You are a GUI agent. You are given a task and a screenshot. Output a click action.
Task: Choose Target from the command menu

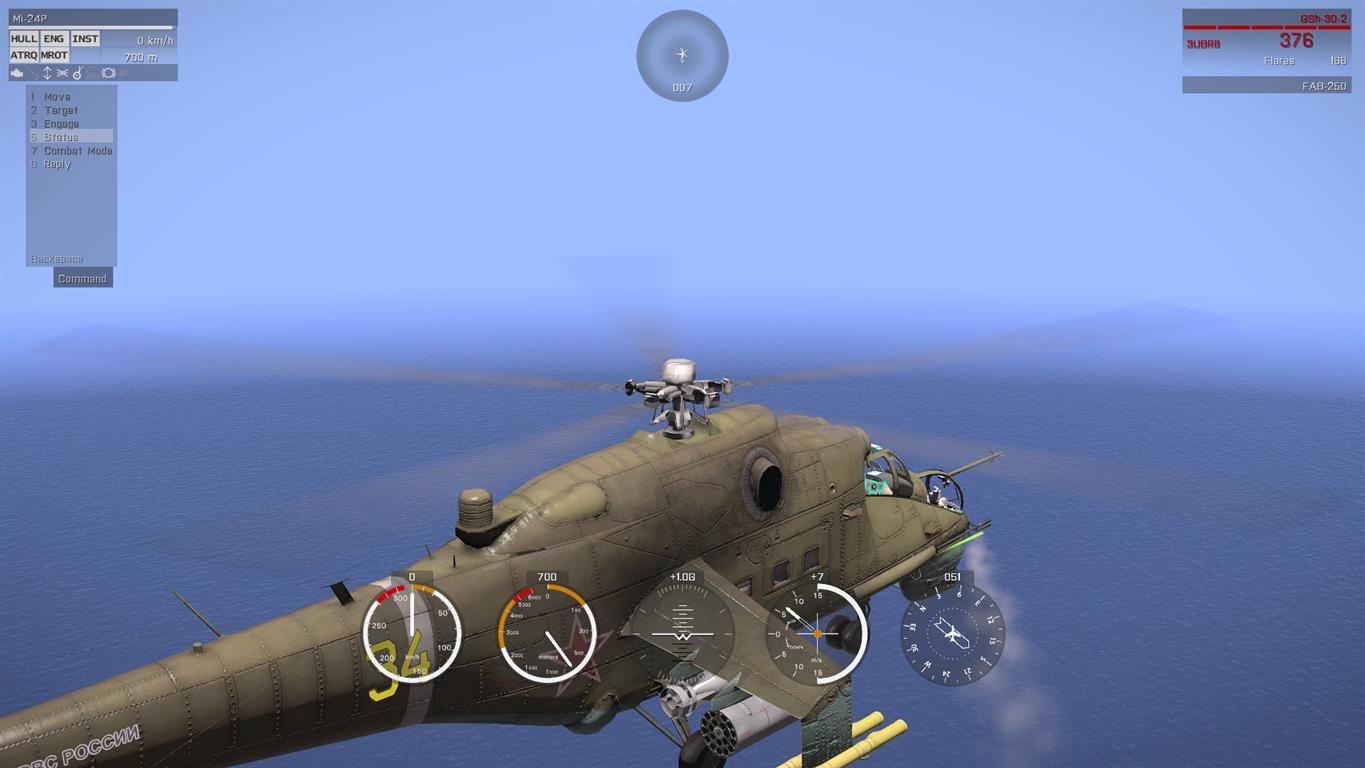(x=60, y=111)
